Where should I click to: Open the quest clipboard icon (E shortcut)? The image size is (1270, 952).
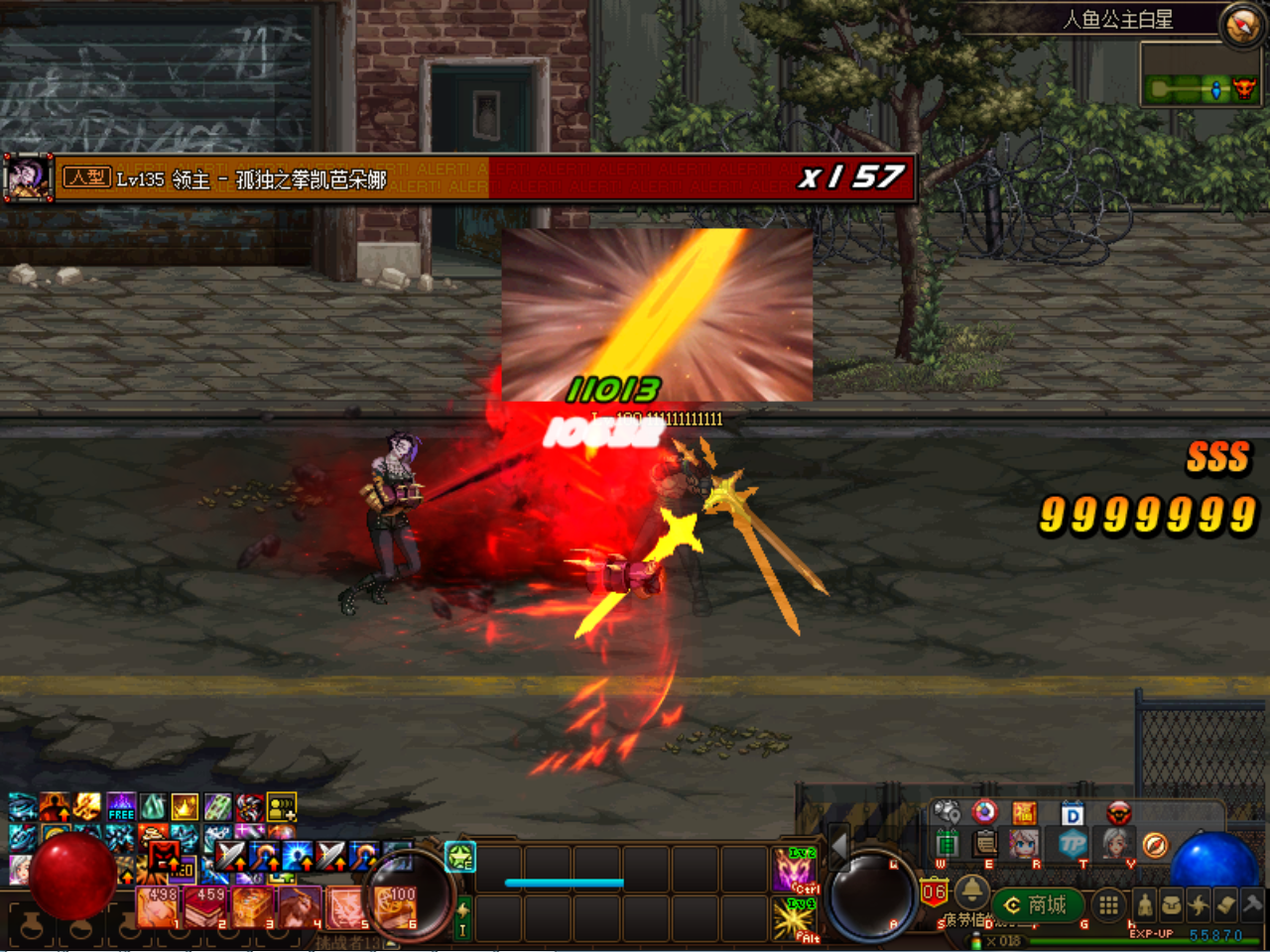(x=984, y=844)
